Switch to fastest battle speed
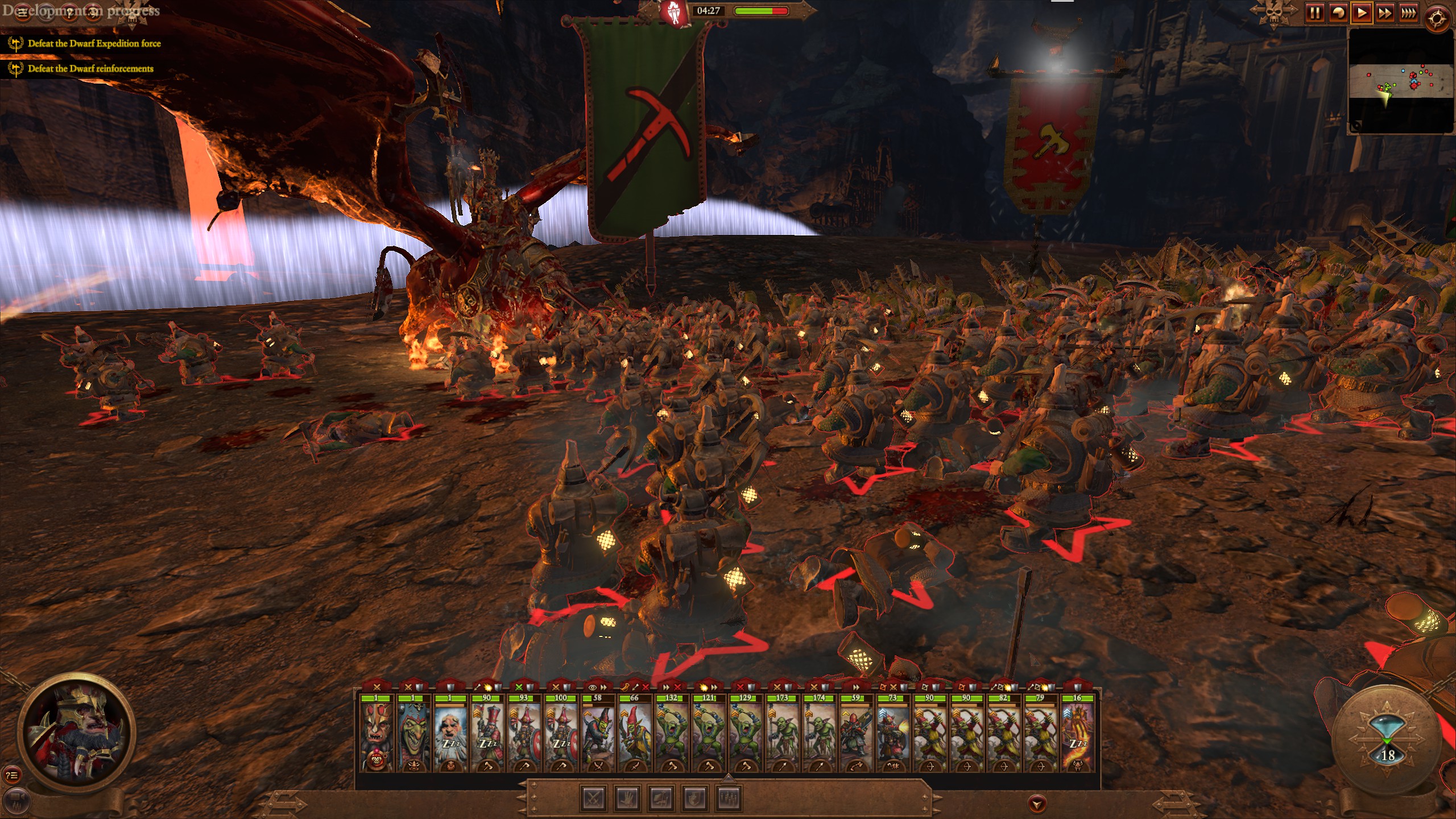Screen dimensions: 1456x819 [1409, 13]
